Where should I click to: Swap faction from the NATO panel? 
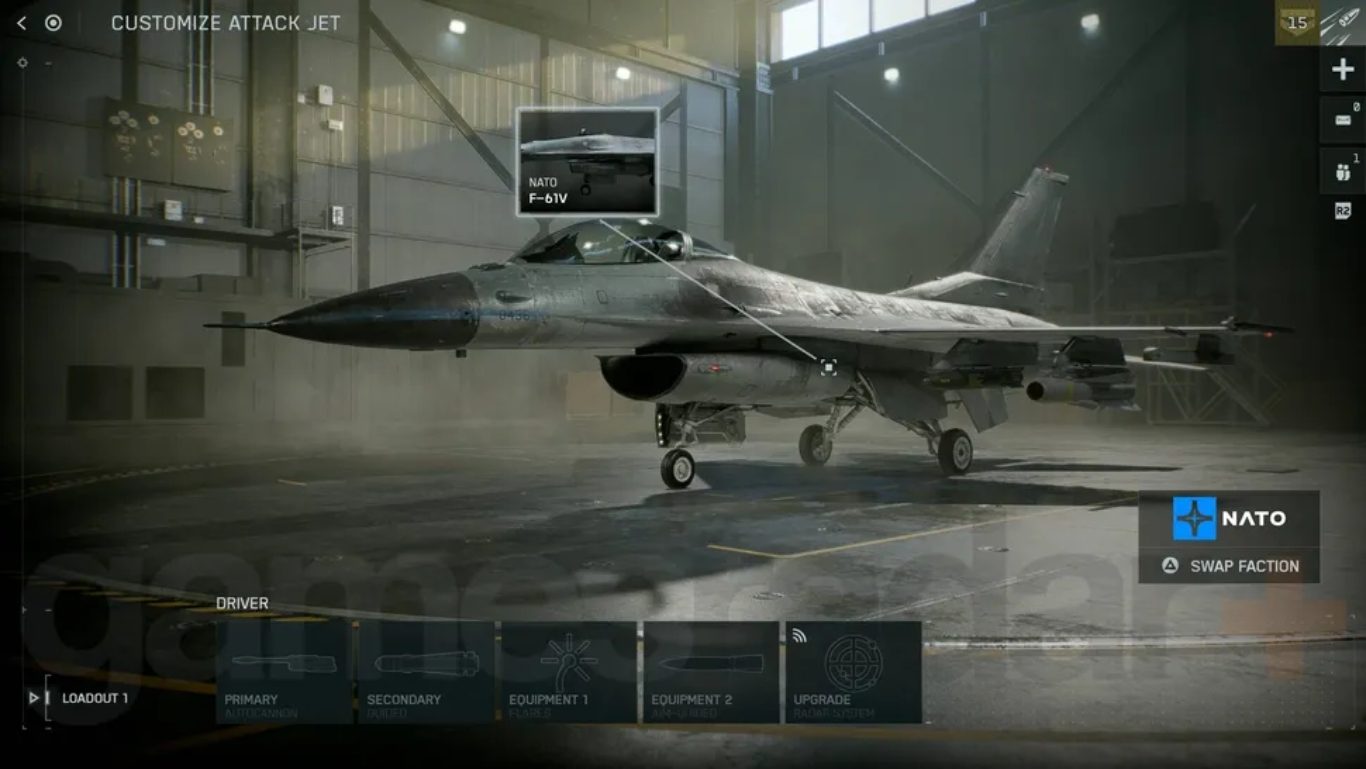point(1229,566)
